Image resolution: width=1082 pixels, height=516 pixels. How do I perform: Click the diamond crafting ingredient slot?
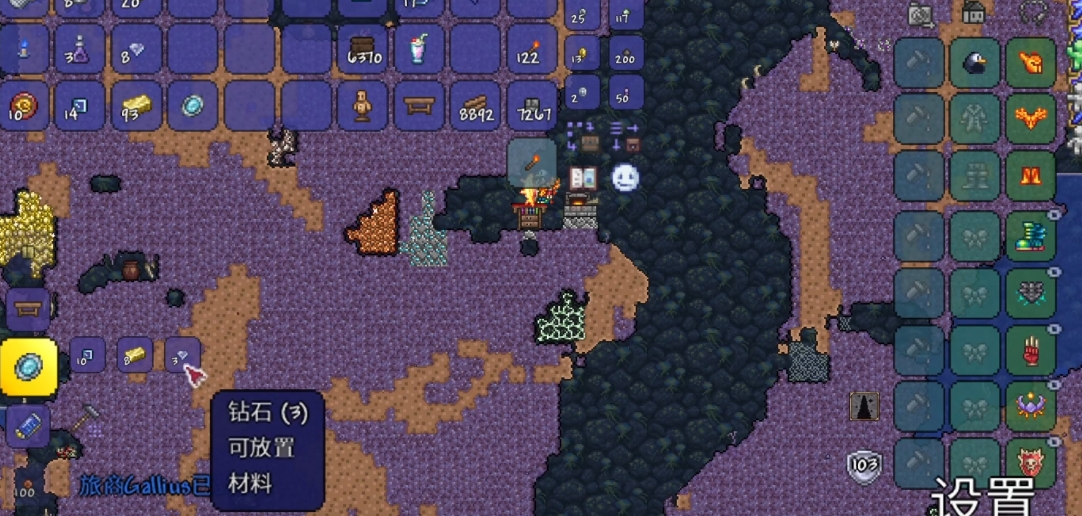click(x=183, y=355)
